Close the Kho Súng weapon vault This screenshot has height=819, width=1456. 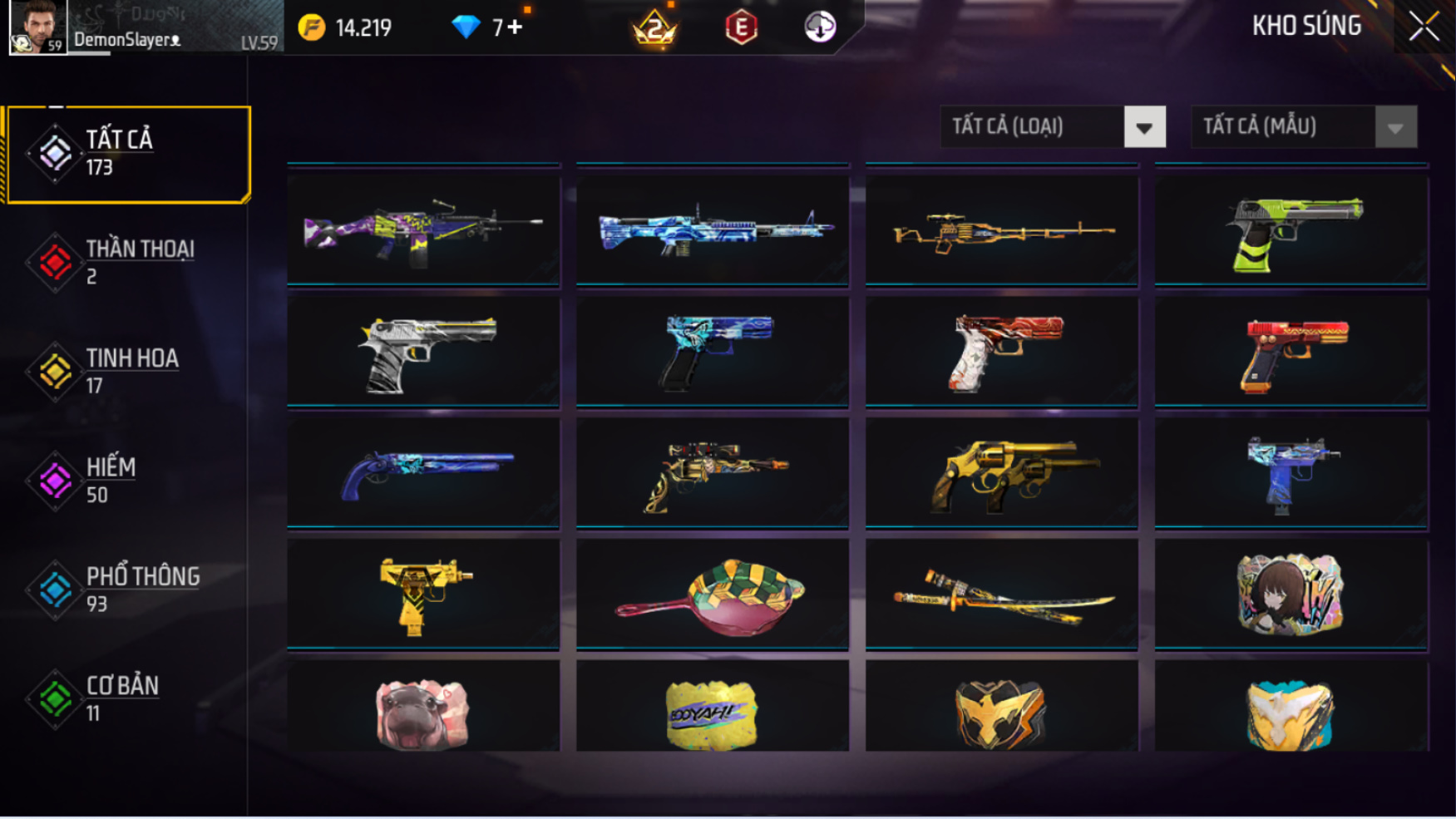point(1424,27)
